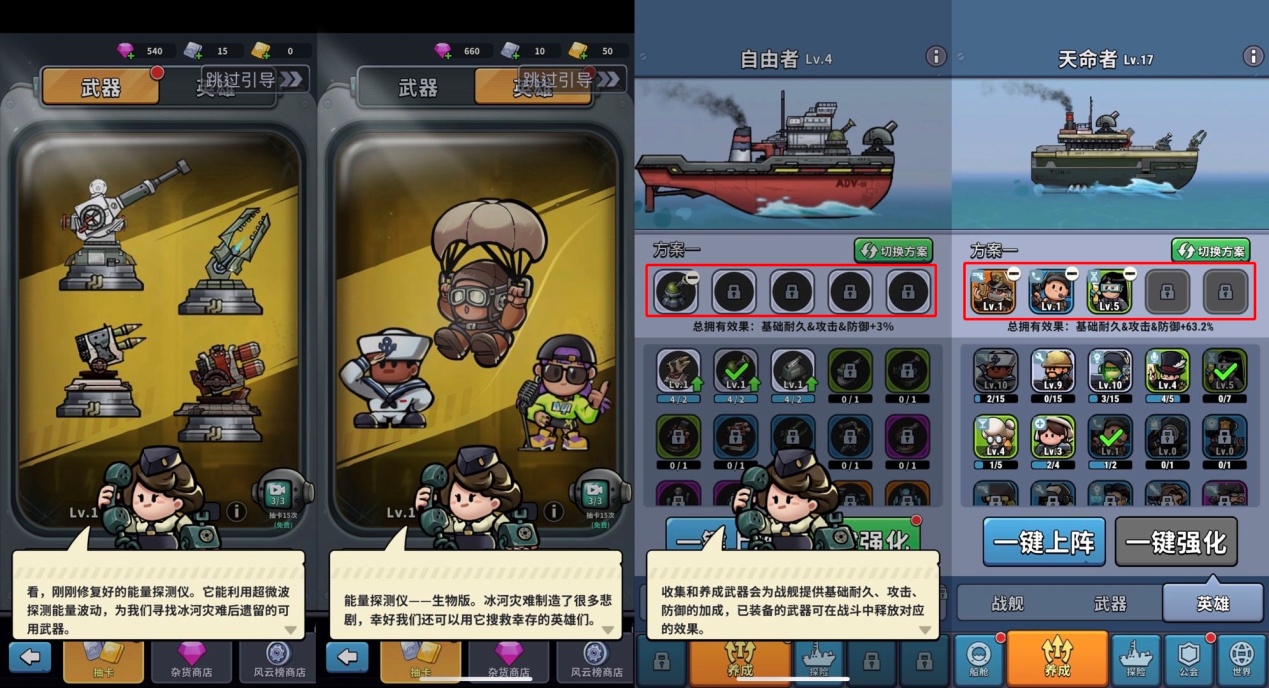
Task: Click 切换方案 under the 天命者 ship
Action: [1210, 251]
